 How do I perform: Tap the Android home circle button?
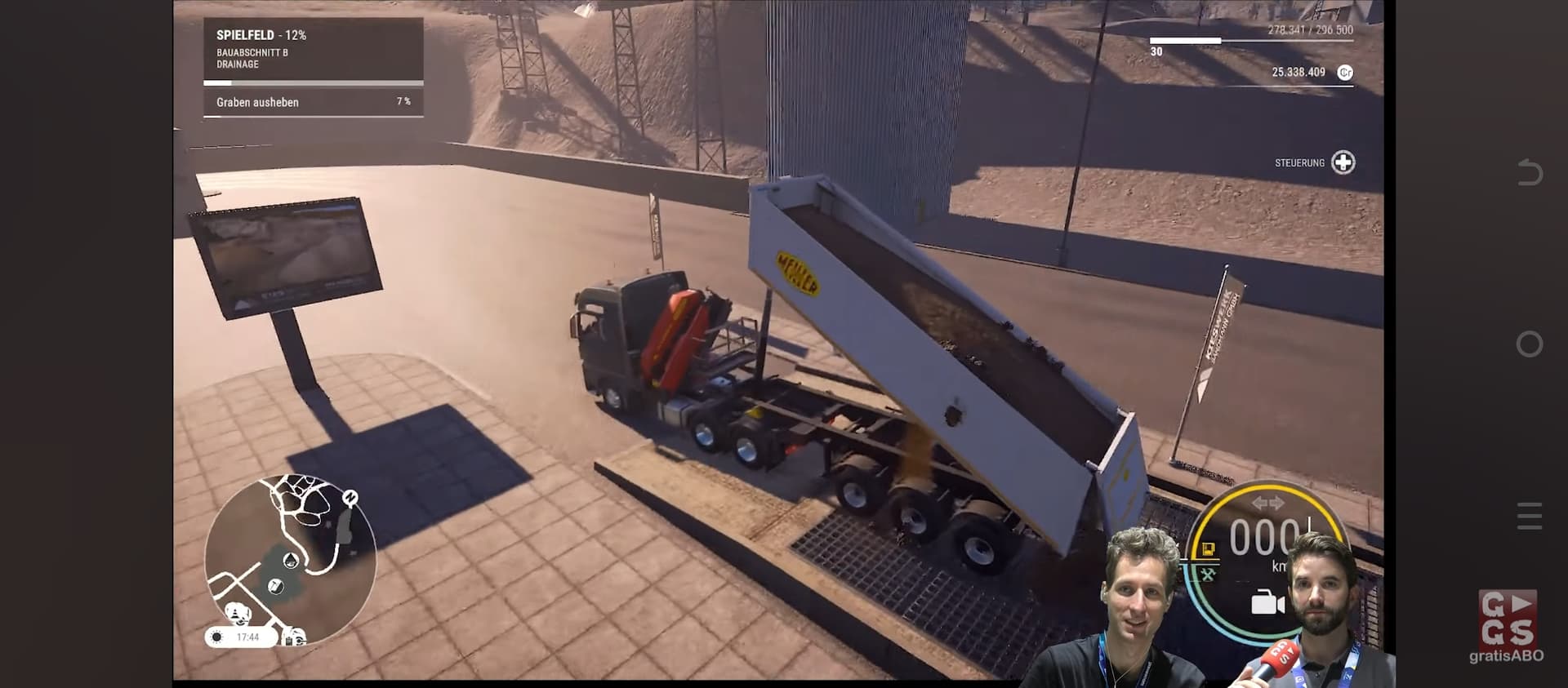tap(1529, 344)
